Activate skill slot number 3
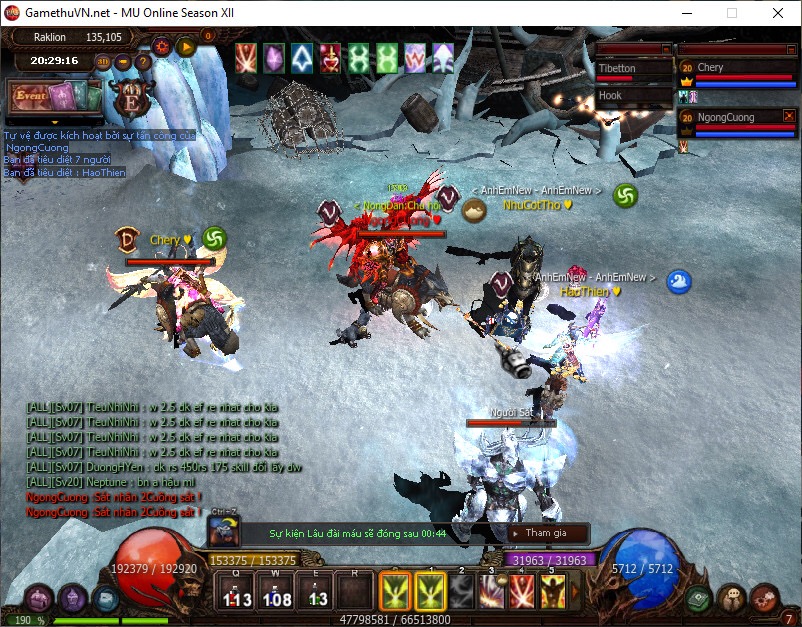The height and width of the screenshot is (627, 802). point(492,591)
